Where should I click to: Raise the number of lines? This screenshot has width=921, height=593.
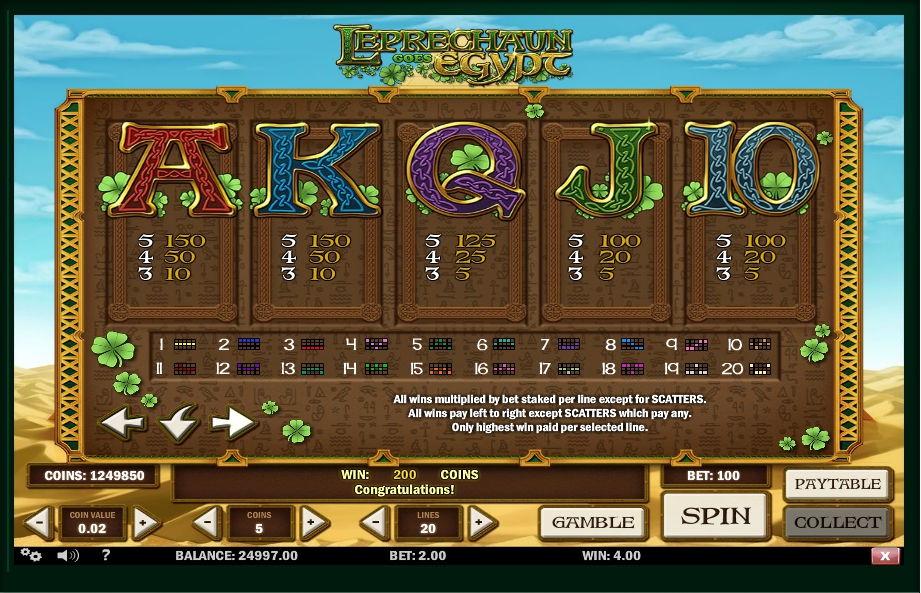click(x=481, y=522)
